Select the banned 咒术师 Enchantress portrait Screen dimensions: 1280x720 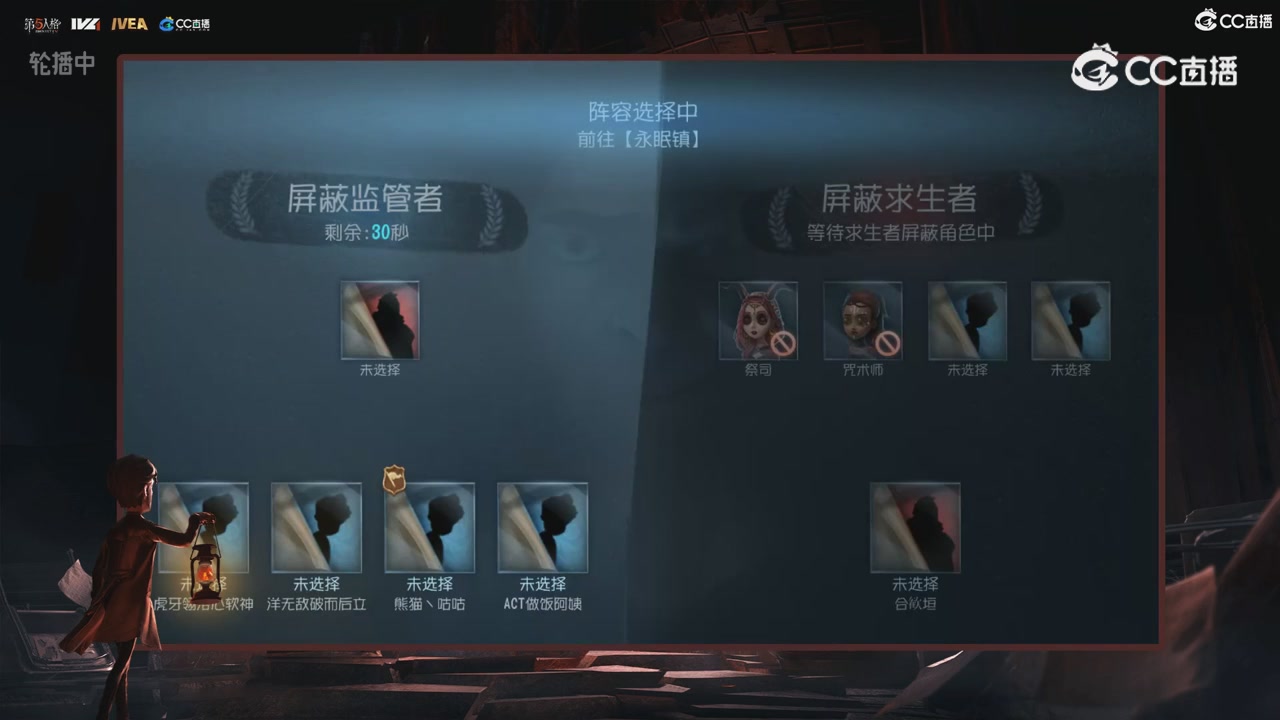[x=861, y=322]
